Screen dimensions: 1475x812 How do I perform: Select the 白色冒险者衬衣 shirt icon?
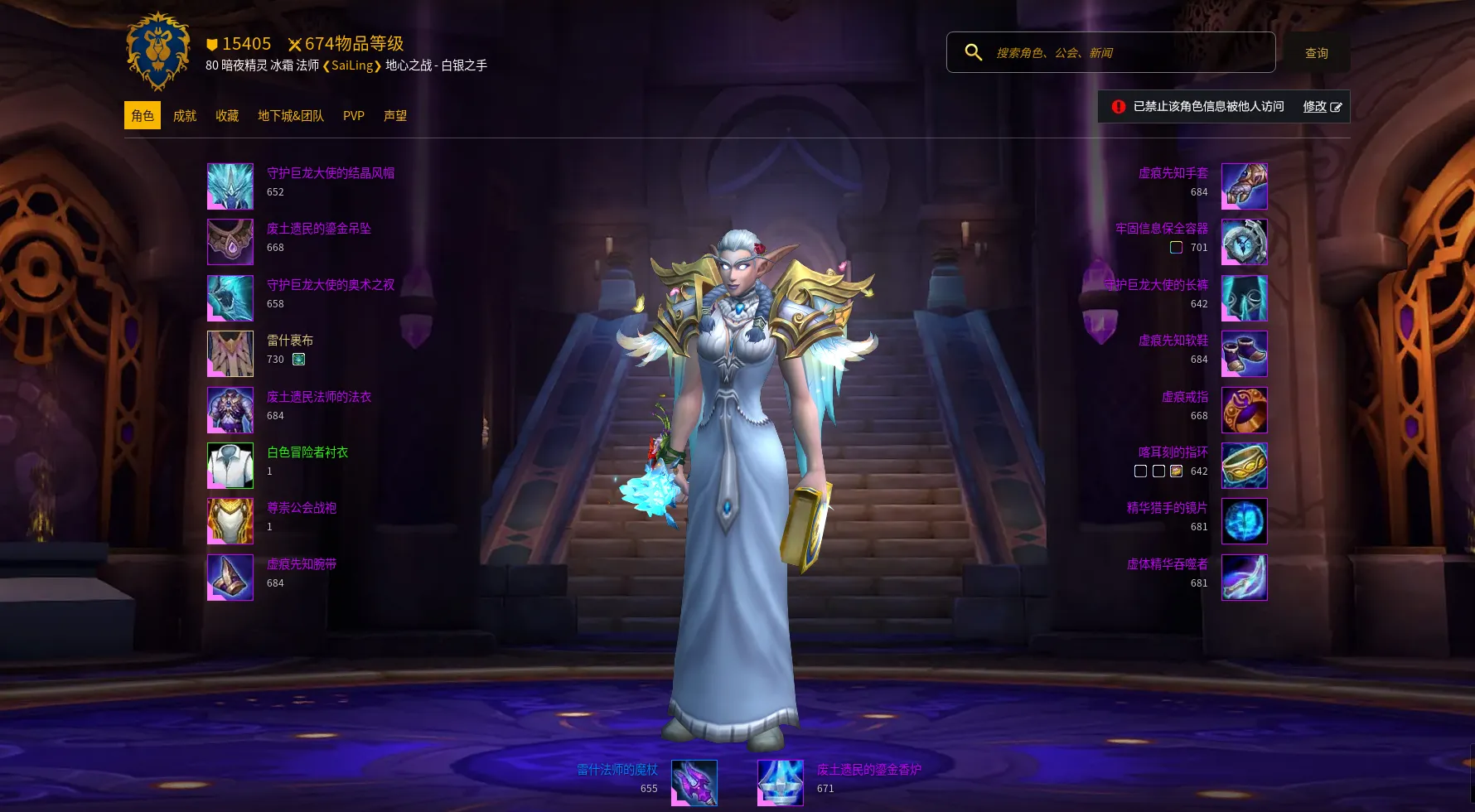(230, 466)
